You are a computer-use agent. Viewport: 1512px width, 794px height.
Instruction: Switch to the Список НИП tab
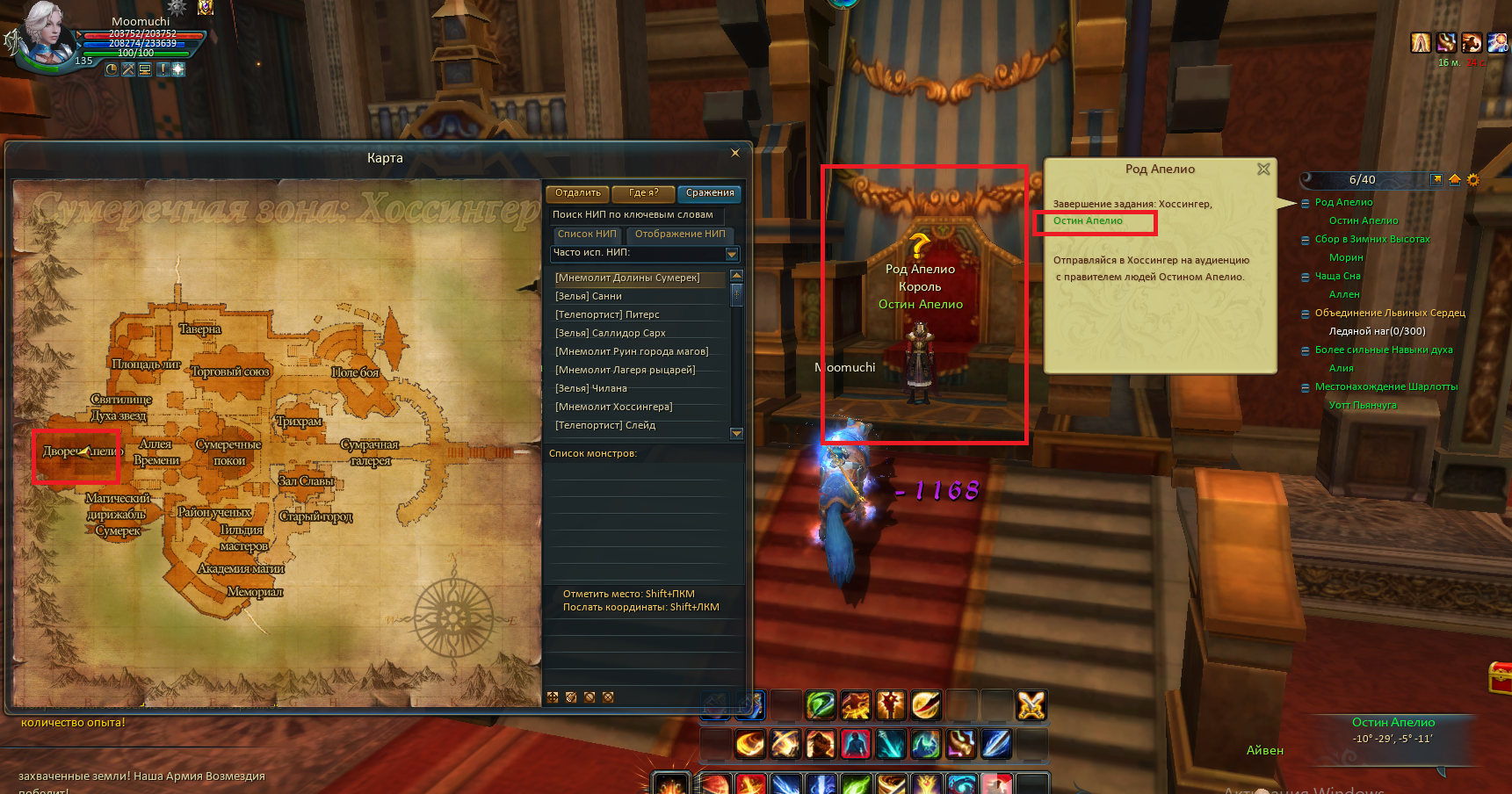pyautogui.click(x=587, y=235)
